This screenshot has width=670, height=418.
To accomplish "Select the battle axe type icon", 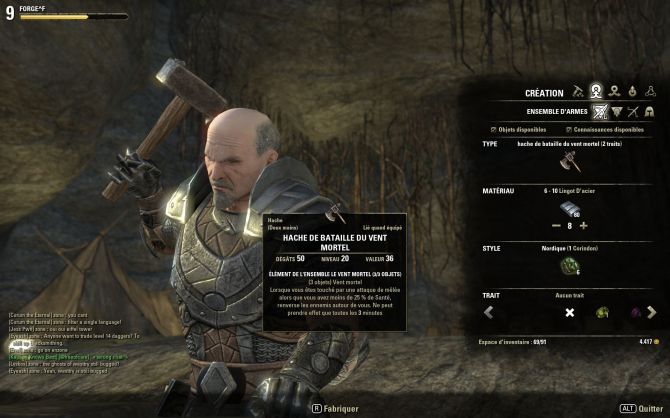I will point(570,162).
